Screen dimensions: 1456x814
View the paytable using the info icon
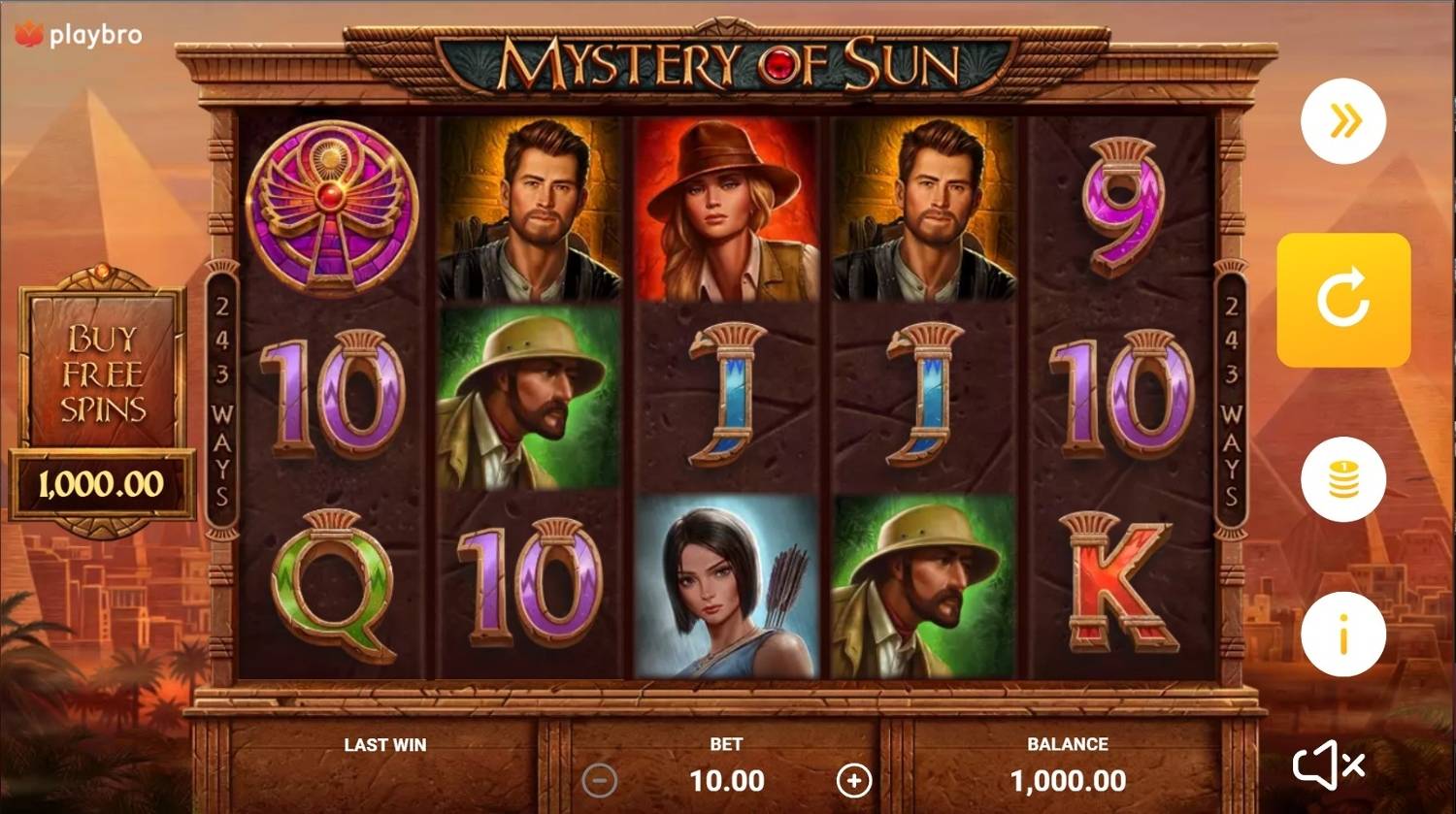point(1344,633)
